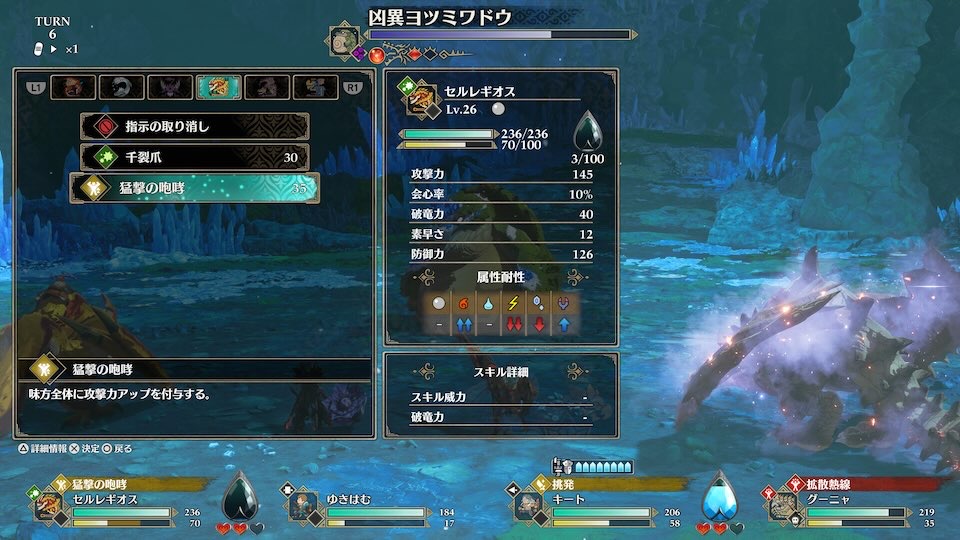Open the white round monster tab

(121, 87)
